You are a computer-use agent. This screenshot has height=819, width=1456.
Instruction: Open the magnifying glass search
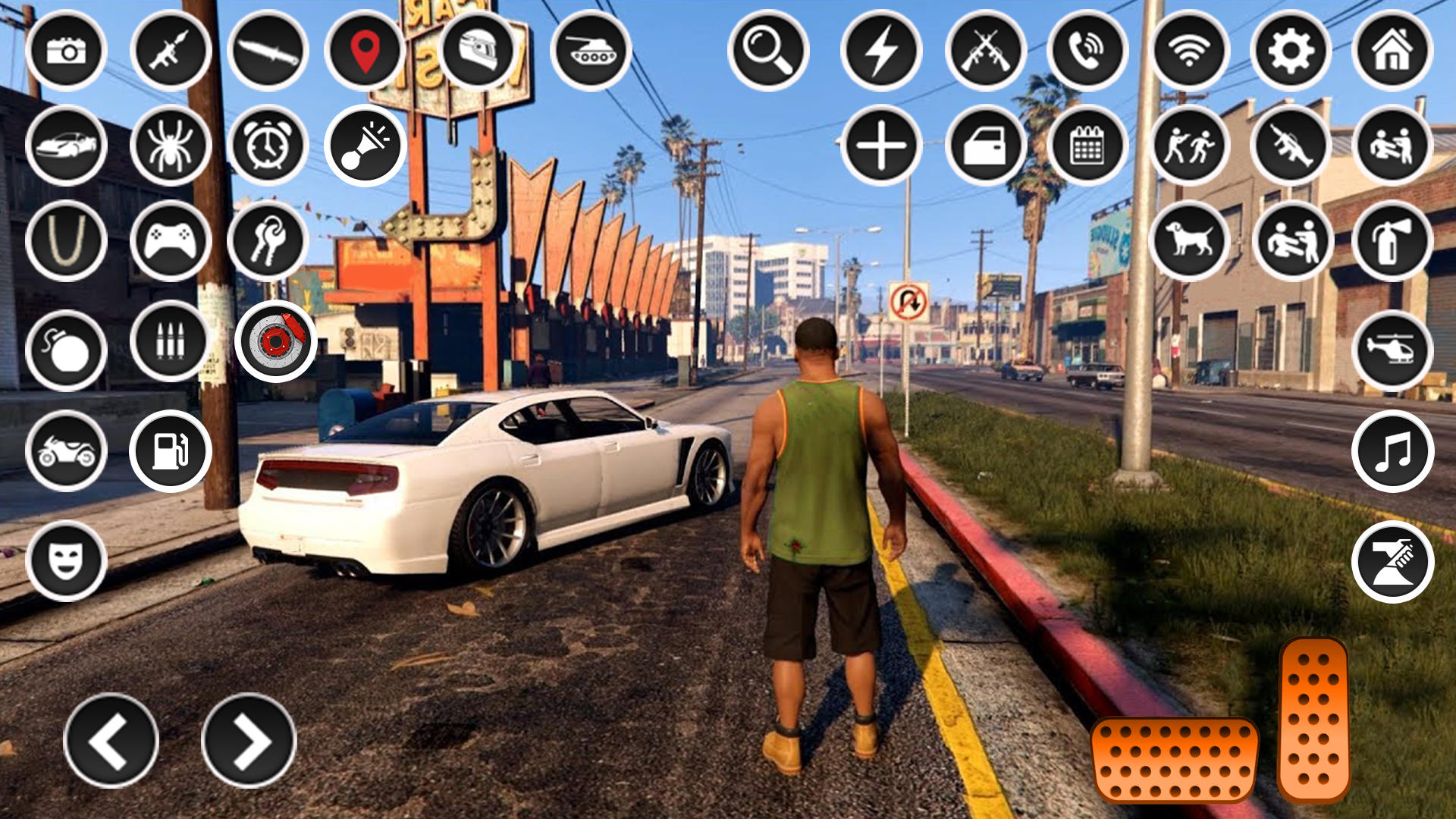click(768, 51)
